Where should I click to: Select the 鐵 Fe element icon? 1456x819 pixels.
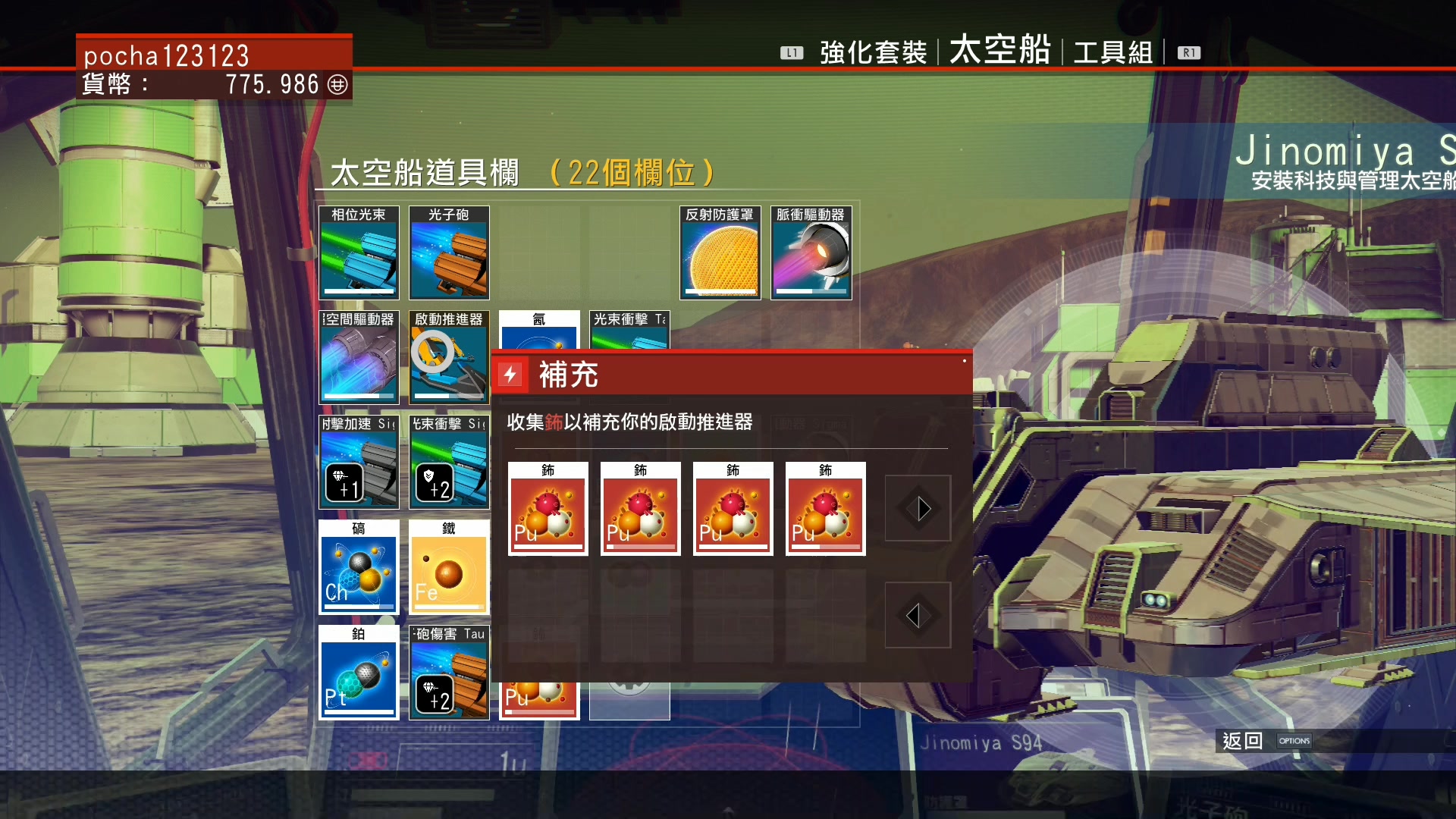point(449,567)
